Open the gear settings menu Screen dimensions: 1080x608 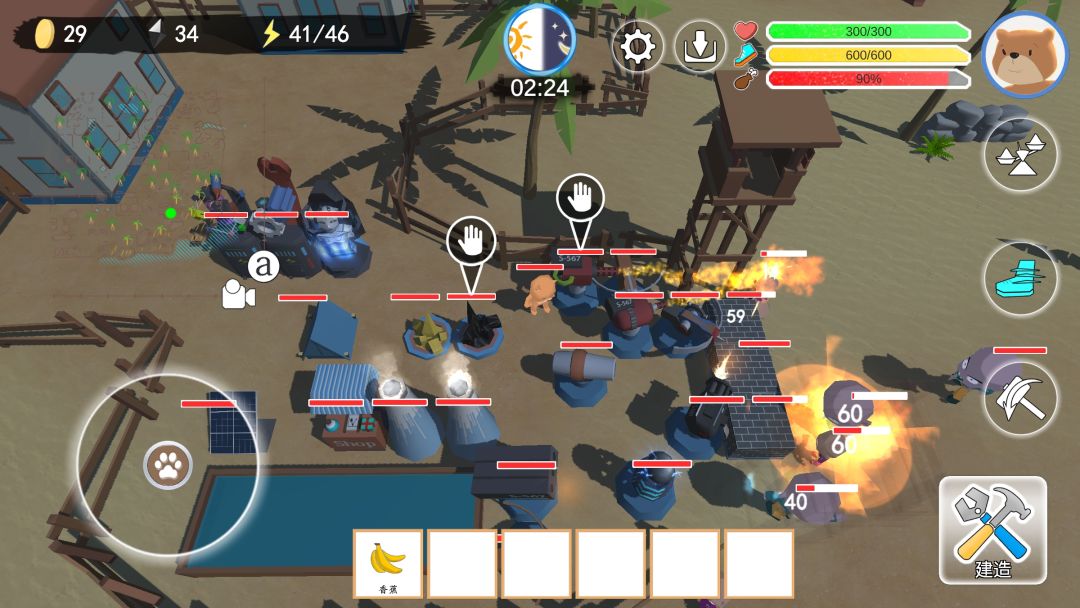(638, 47)
